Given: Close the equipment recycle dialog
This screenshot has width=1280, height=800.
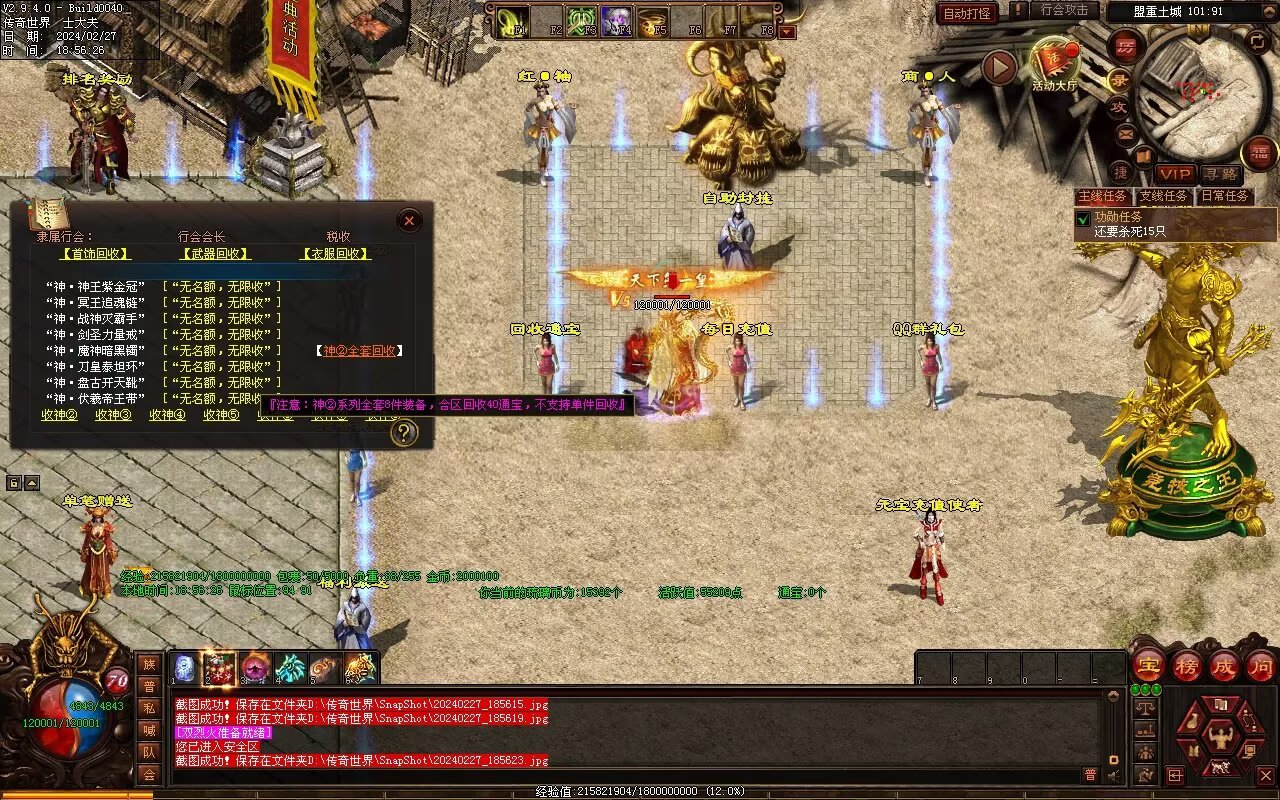Looking at the screenshot, I should point(409,221).
